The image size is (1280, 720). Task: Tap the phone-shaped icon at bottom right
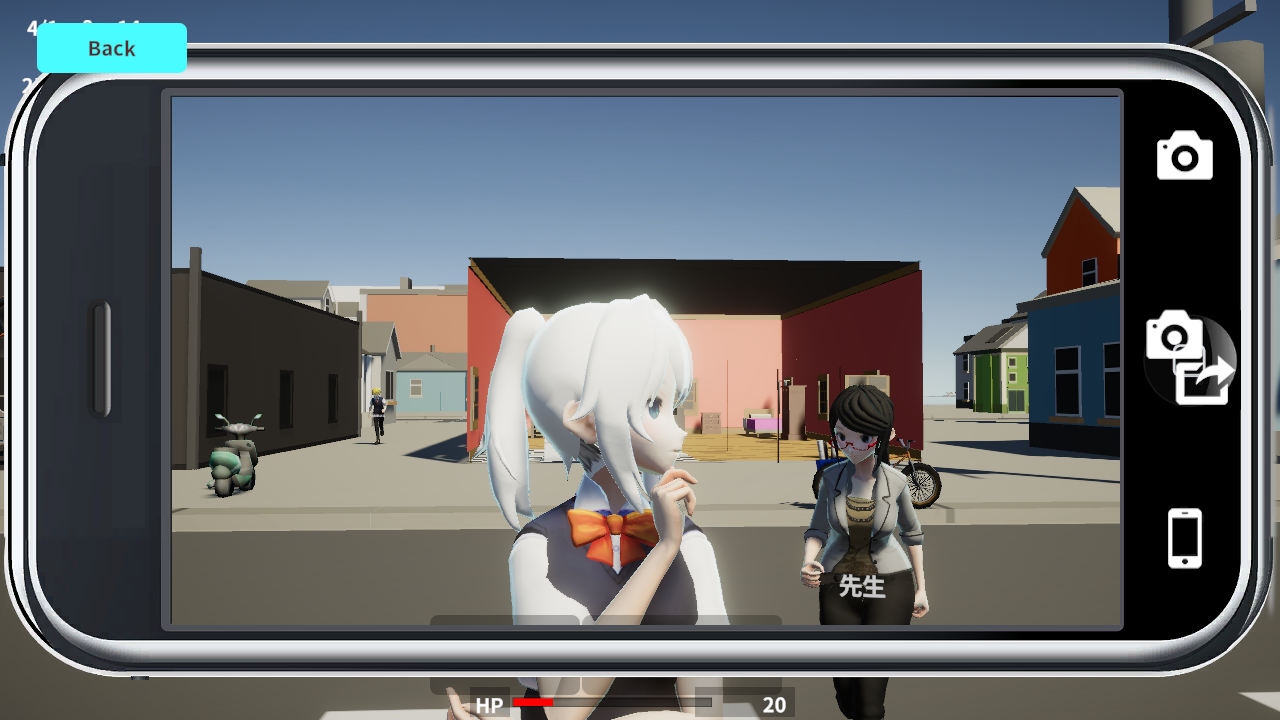pyautogui.click(x=1184, y=537)
